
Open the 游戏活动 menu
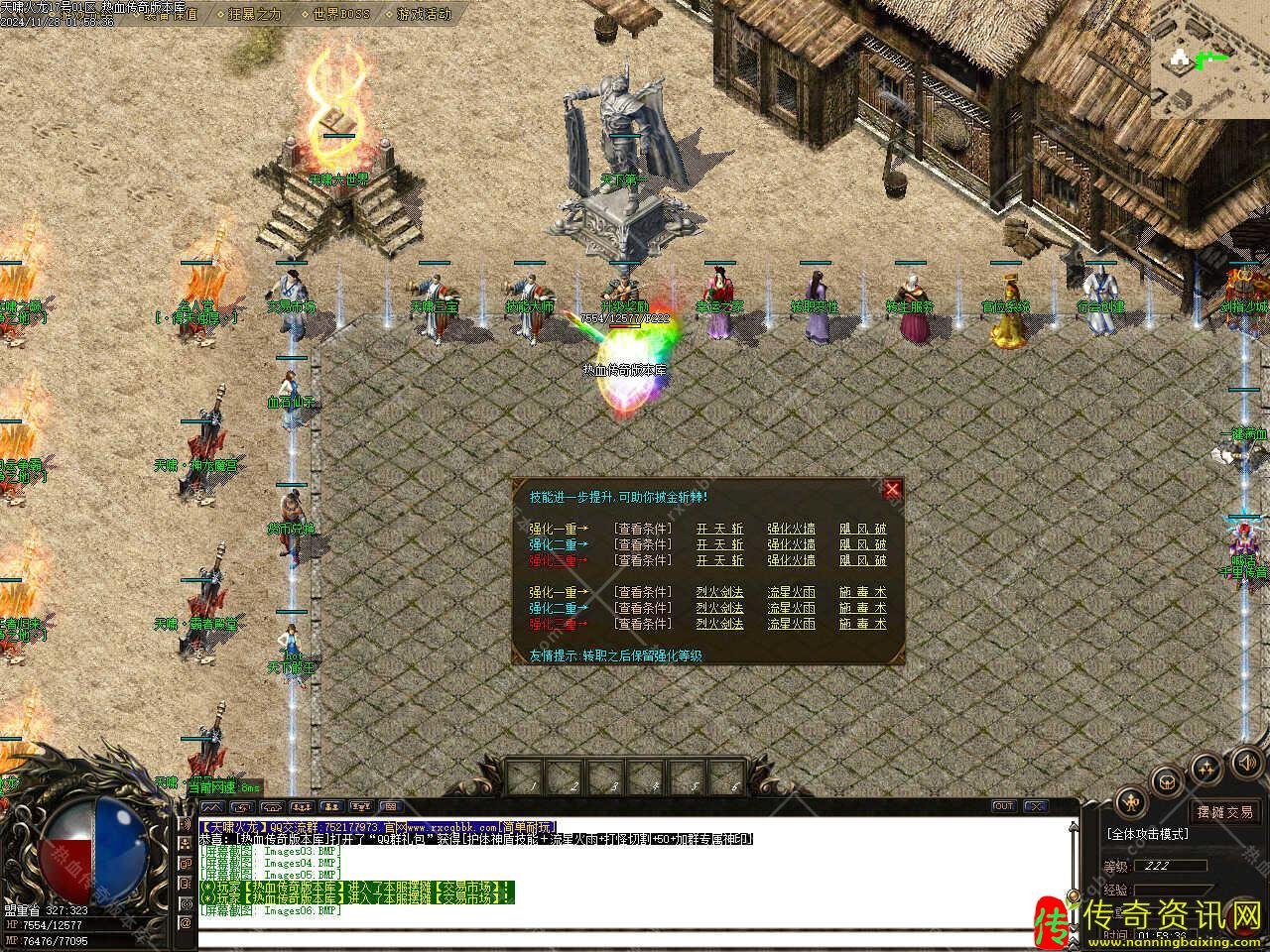[424, 14]
